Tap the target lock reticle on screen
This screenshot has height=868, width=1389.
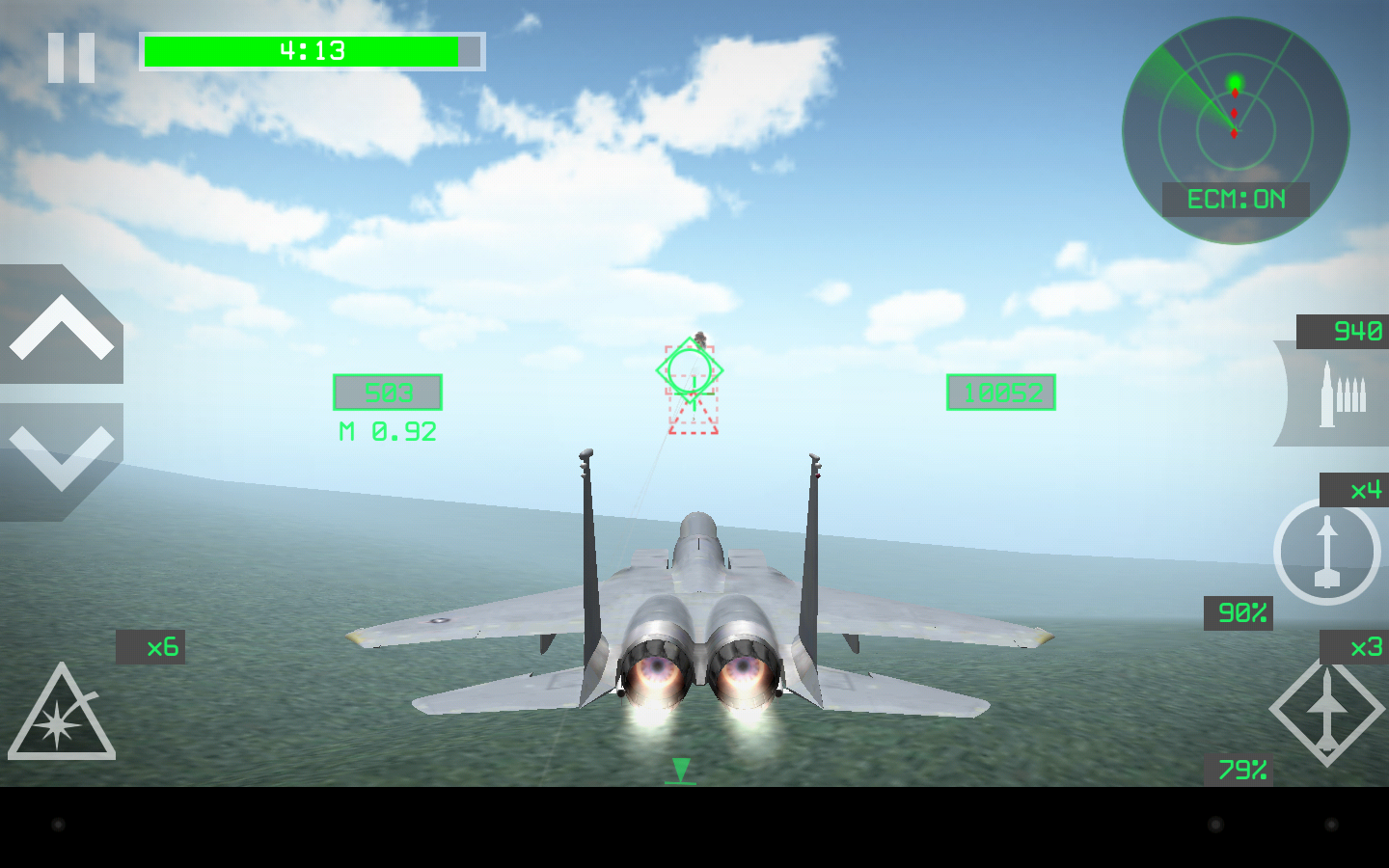690,371
